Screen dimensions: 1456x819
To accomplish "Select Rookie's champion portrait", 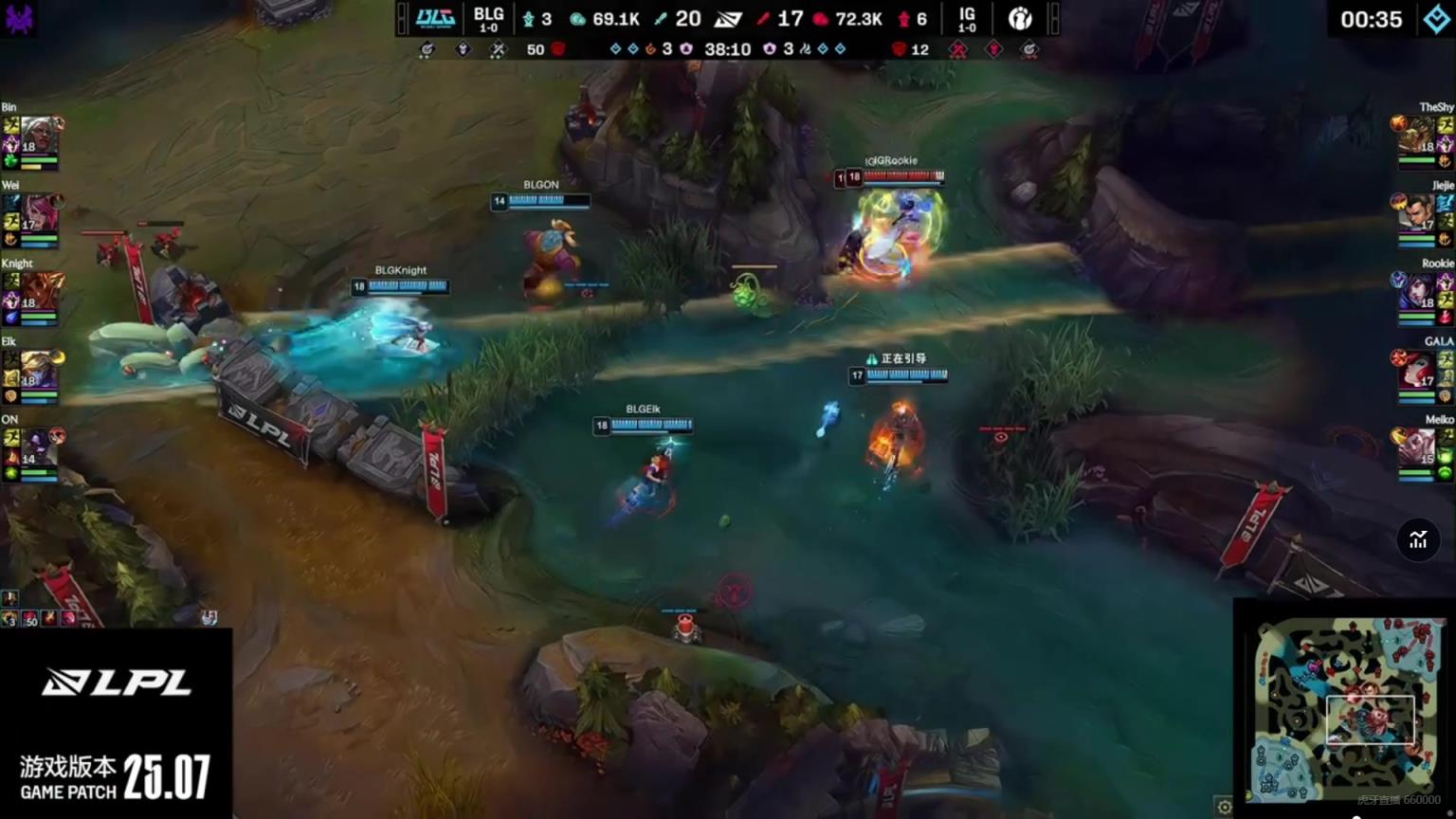I will pos(1417,292).
